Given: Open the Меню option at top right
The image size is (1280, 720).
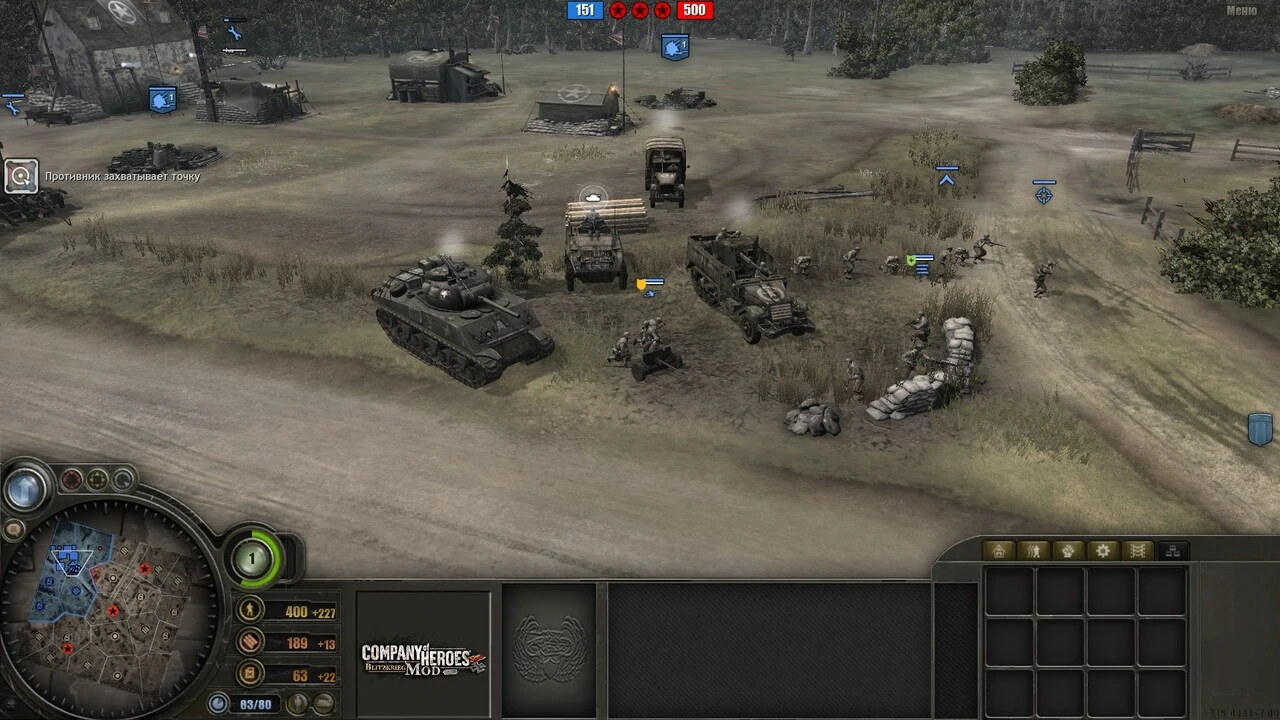Looking at the screenshot, I should [x=1243, y=8].
